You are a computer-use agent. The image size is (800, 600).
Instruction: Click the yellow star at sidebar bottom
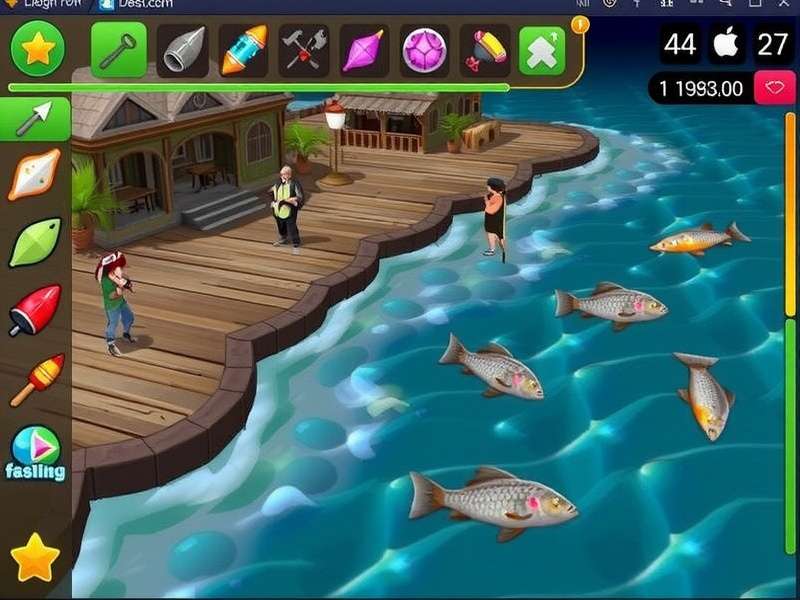tap(35, 558)
